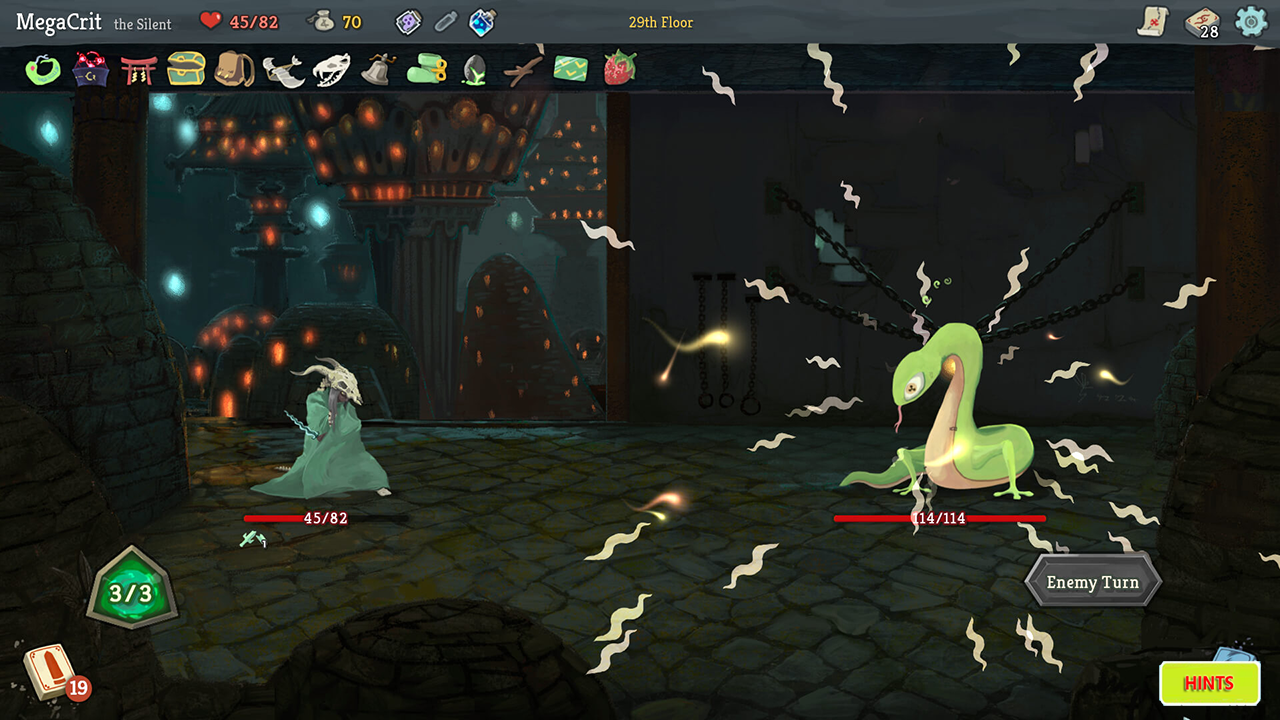Inspect the green snake ring relic

pyautogui.click(x=43, y=69)
